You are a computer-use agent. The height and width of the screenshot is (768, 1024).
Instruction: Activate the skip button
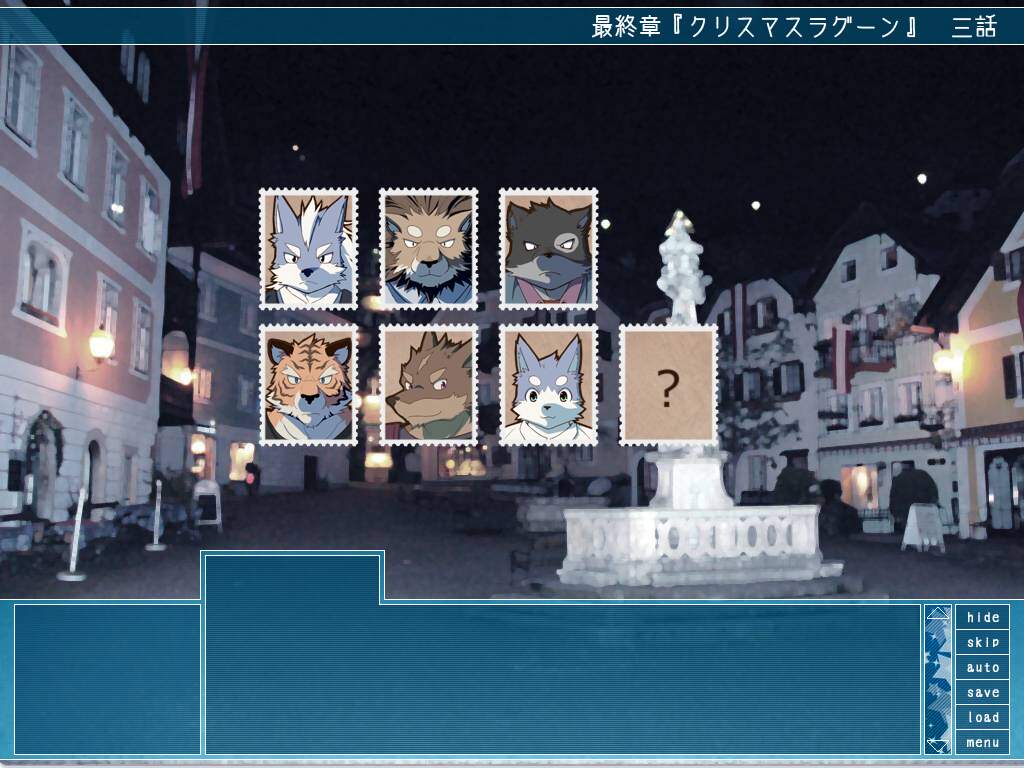coord(982,642)
